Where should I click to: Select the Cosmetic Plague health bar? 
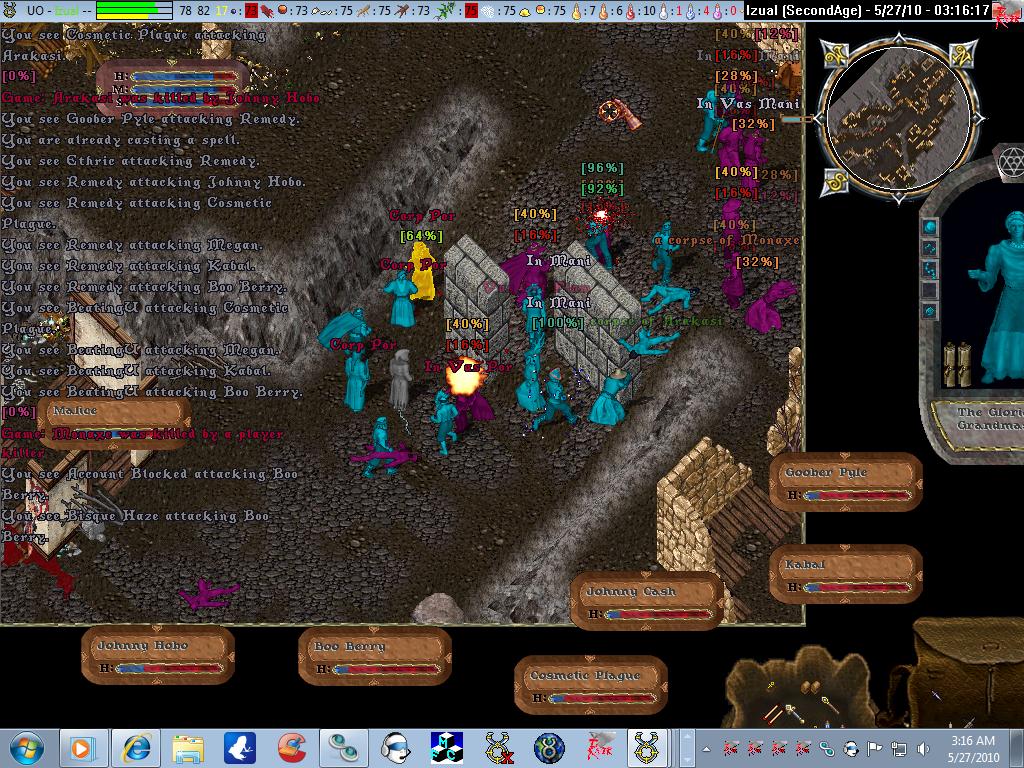pos(591,686)
